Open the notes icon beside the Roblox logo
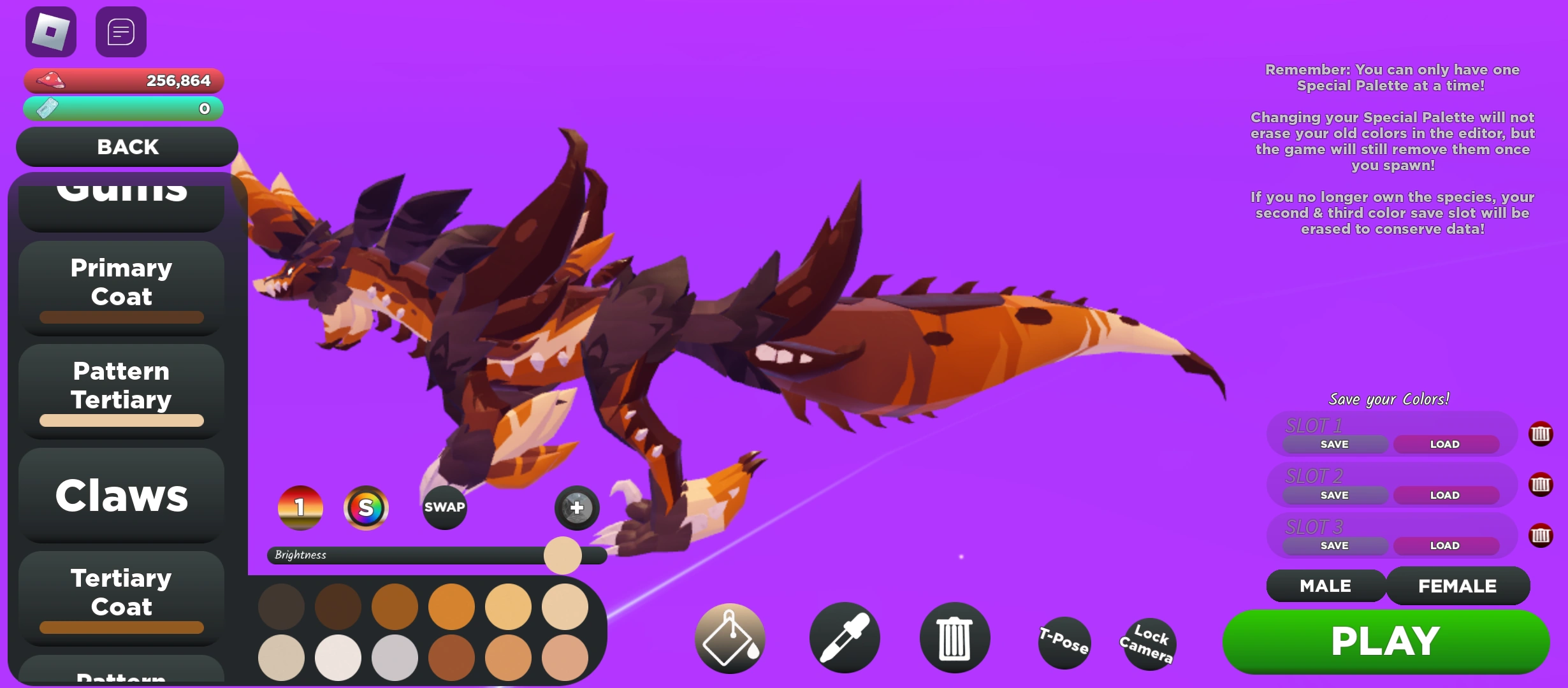1568x688 pixels. 120,31
